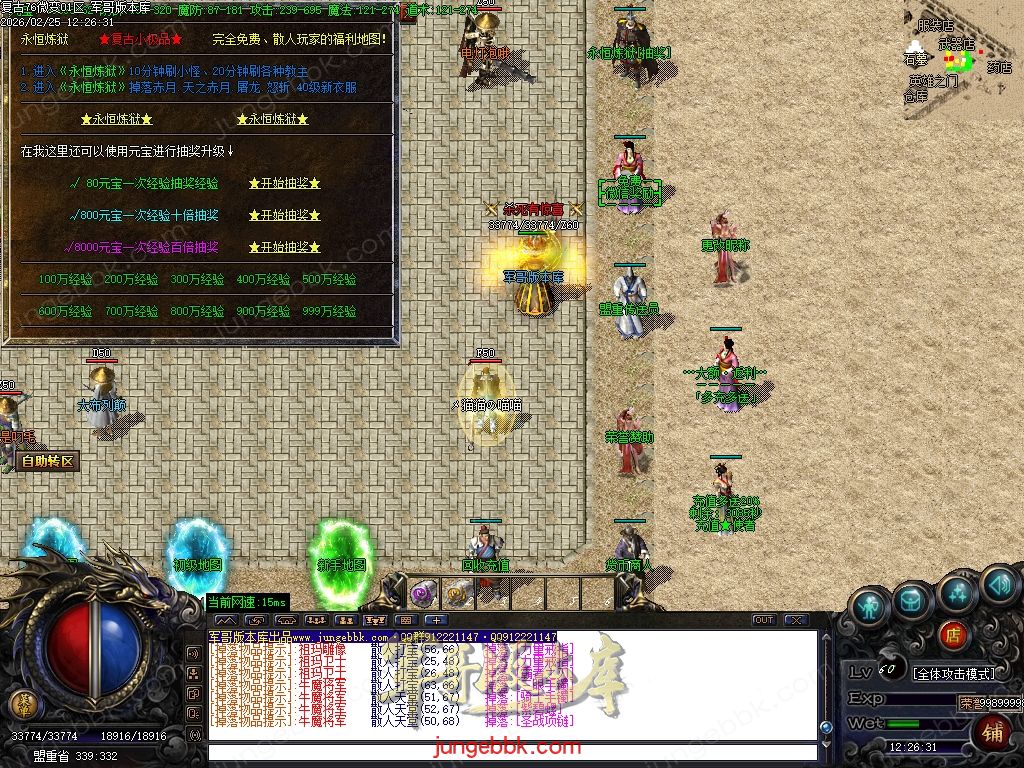Click the 自助转区 button
Image resolution: width=1024 pixels, height=768 pixels.
[47, 462]
